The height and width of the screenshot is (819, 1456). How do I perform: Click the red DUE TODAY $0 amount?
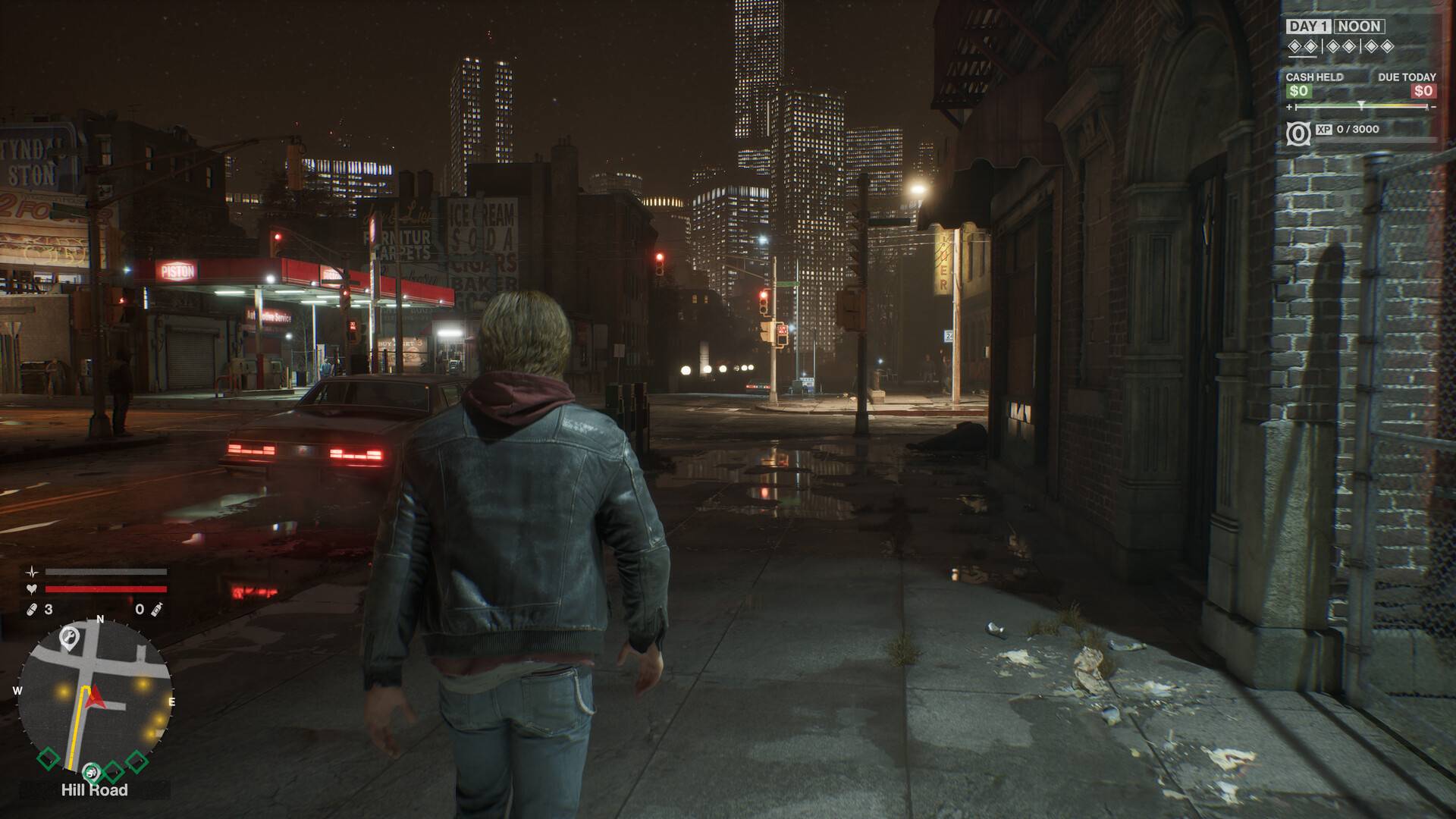tap(1423, 90)
